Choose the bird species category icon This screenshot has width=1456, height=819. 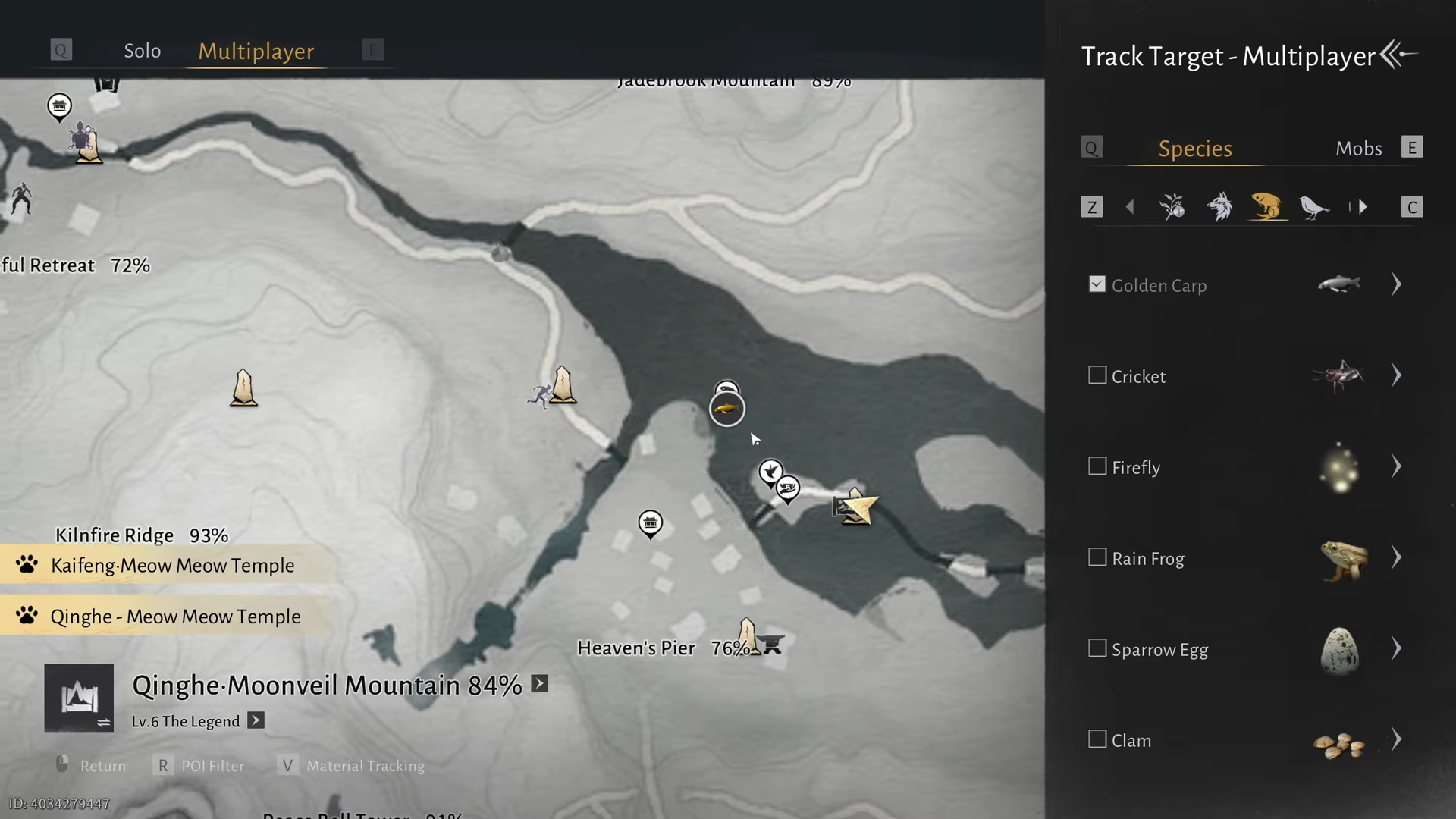pyautogui.click(x=1313, y=206)
